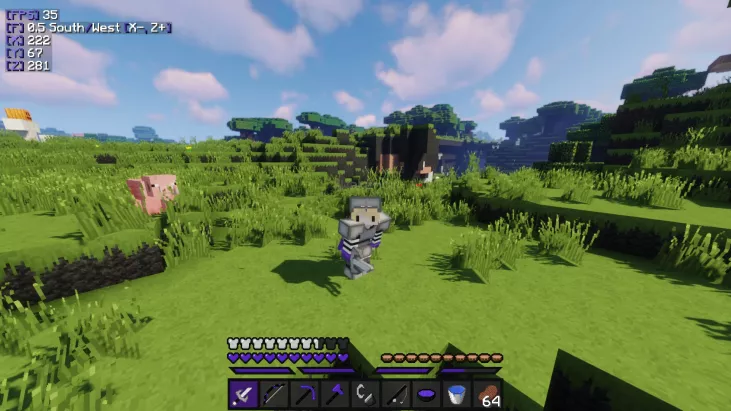Viewport: 731px width, 411px height.
Task: Select the bow in the hotbar
Action: [274, 394]
